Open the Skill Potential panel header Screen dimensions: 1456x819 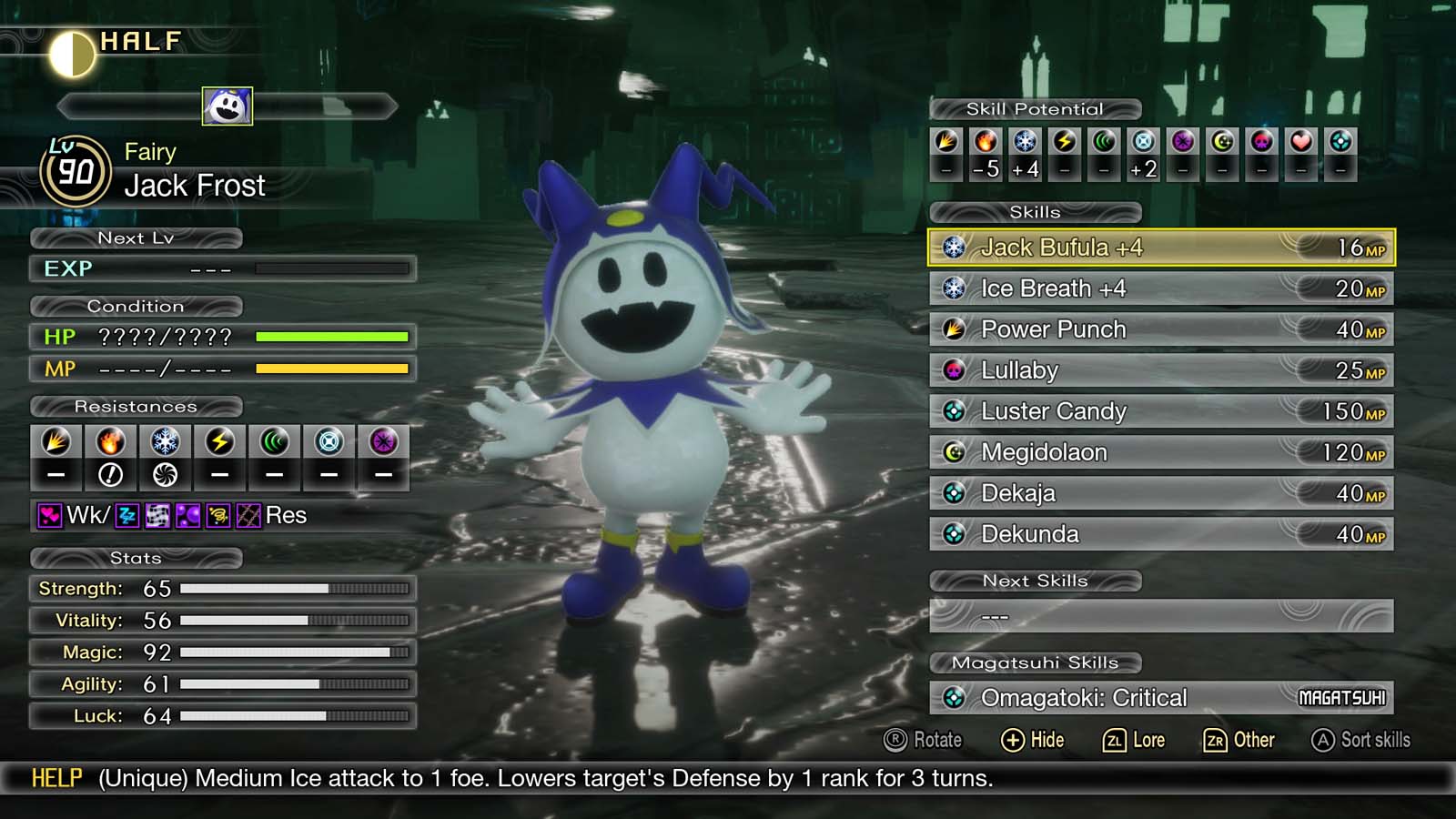1034,108
